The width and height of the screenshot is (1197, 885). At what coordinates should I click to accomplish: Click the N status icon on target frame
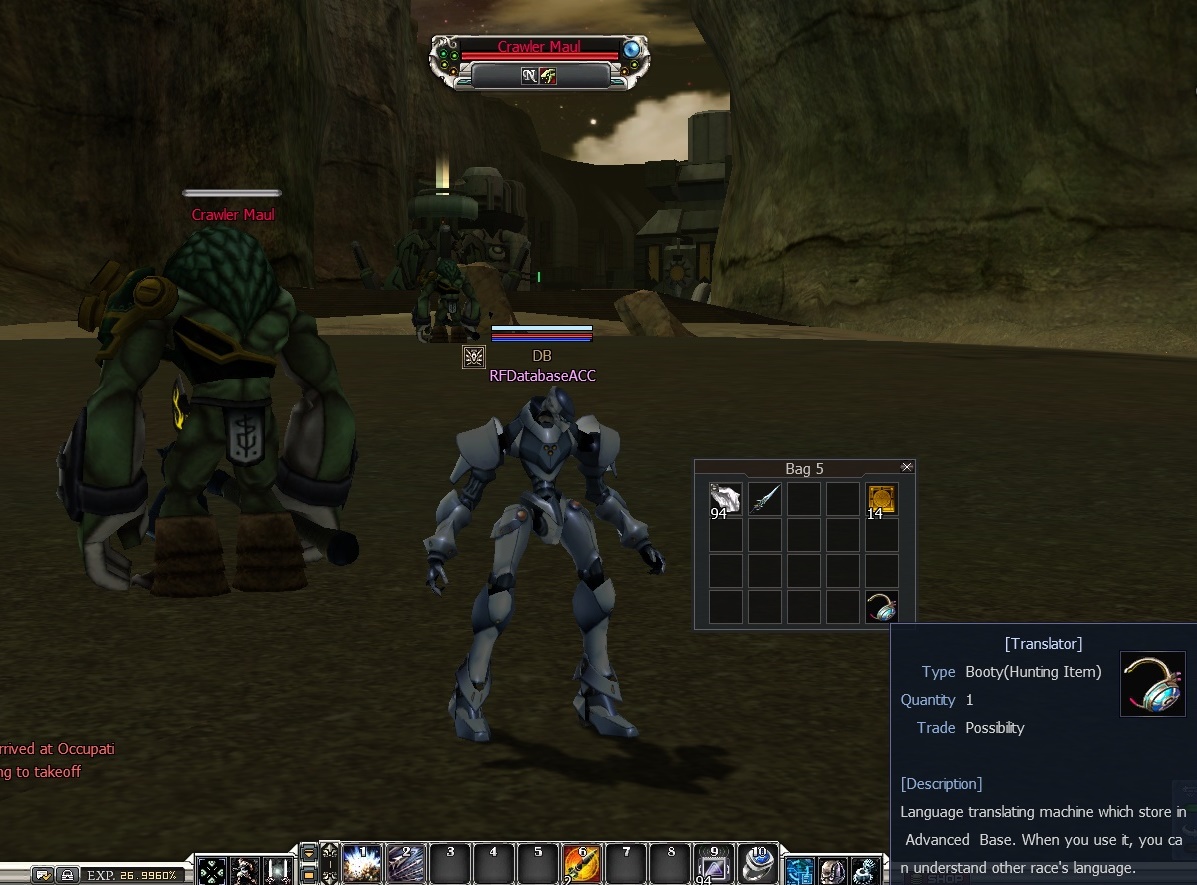point(529,76)
